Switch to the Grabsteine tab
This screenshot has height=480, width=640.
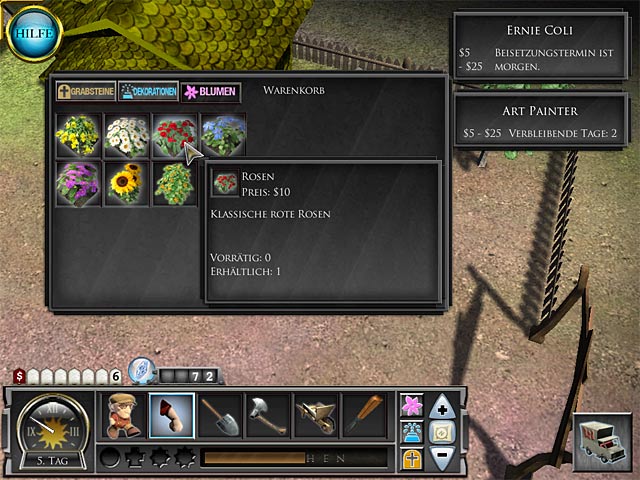[86, 91]
